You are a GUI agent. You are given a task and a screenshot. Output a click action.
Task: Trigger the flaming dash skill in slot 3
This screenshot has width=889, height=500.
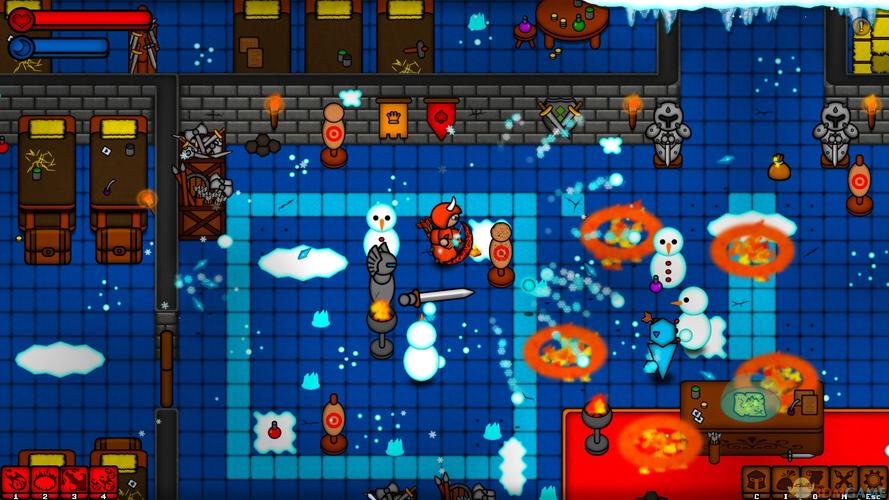(x=73, y=481)
